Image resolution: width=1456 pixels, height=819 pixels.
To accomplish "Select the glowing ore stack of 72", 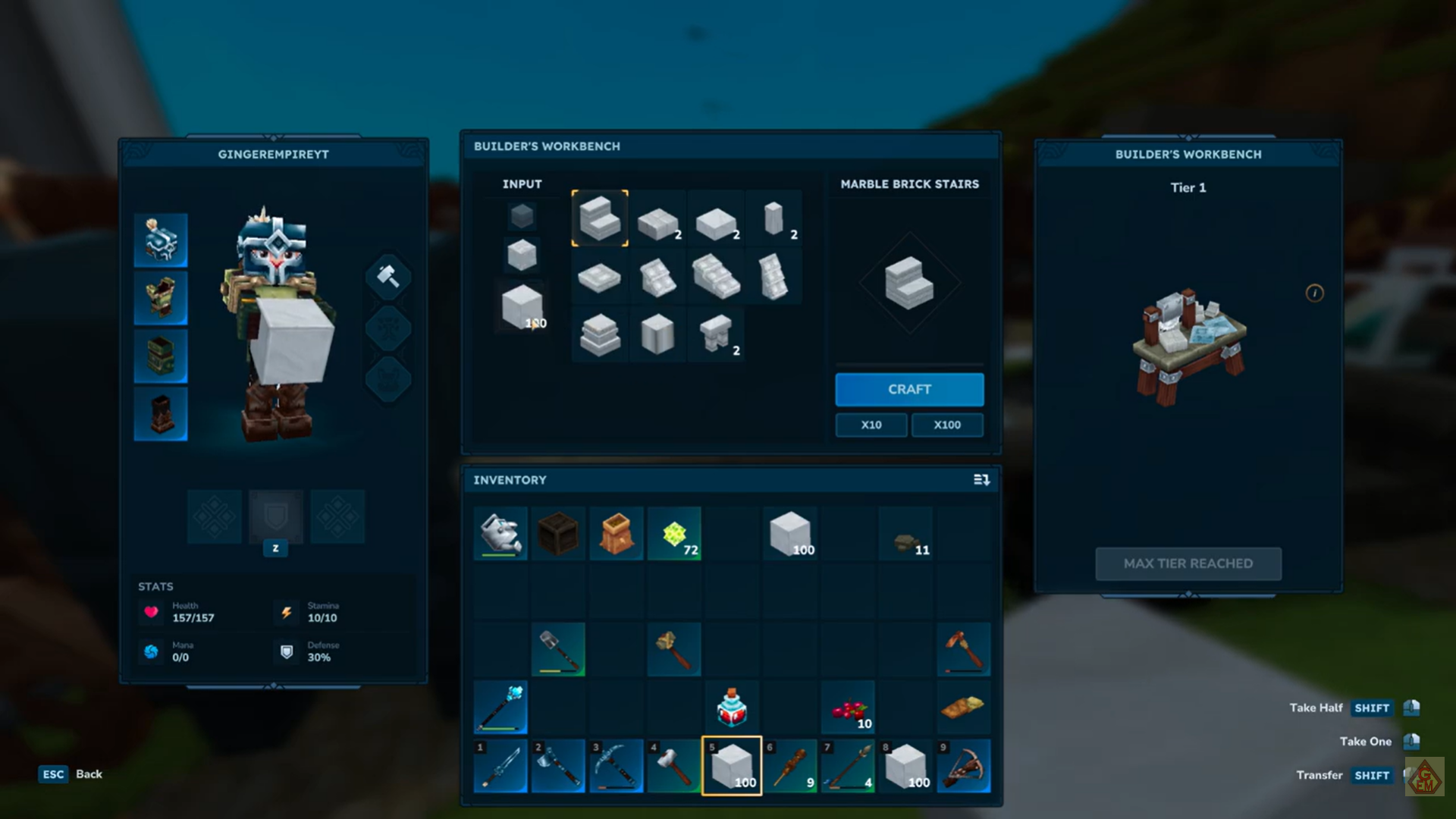I will click(674, 533).
